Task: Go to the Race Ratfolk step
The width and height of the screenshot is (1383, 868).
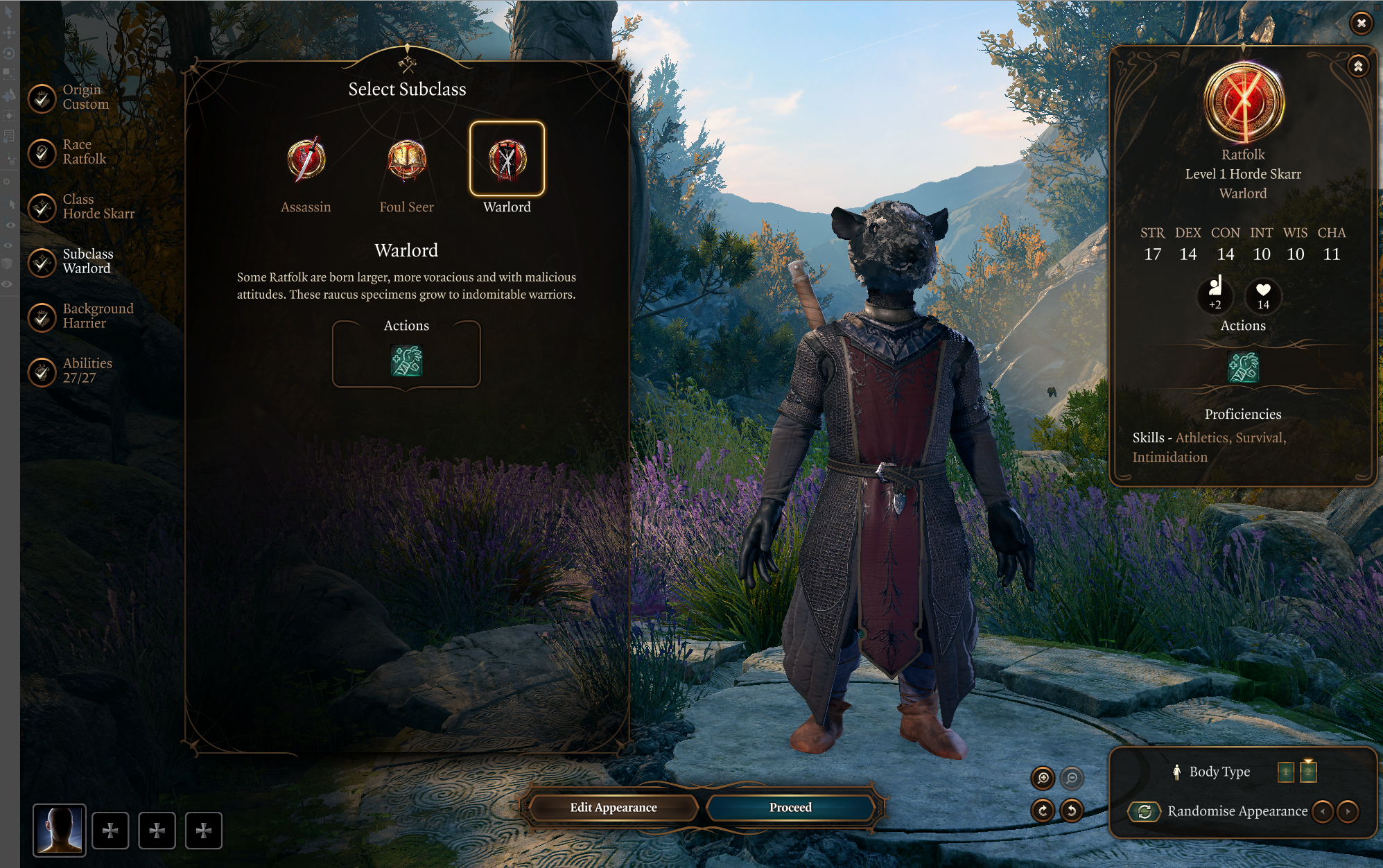Action: [x=42, y=153]
